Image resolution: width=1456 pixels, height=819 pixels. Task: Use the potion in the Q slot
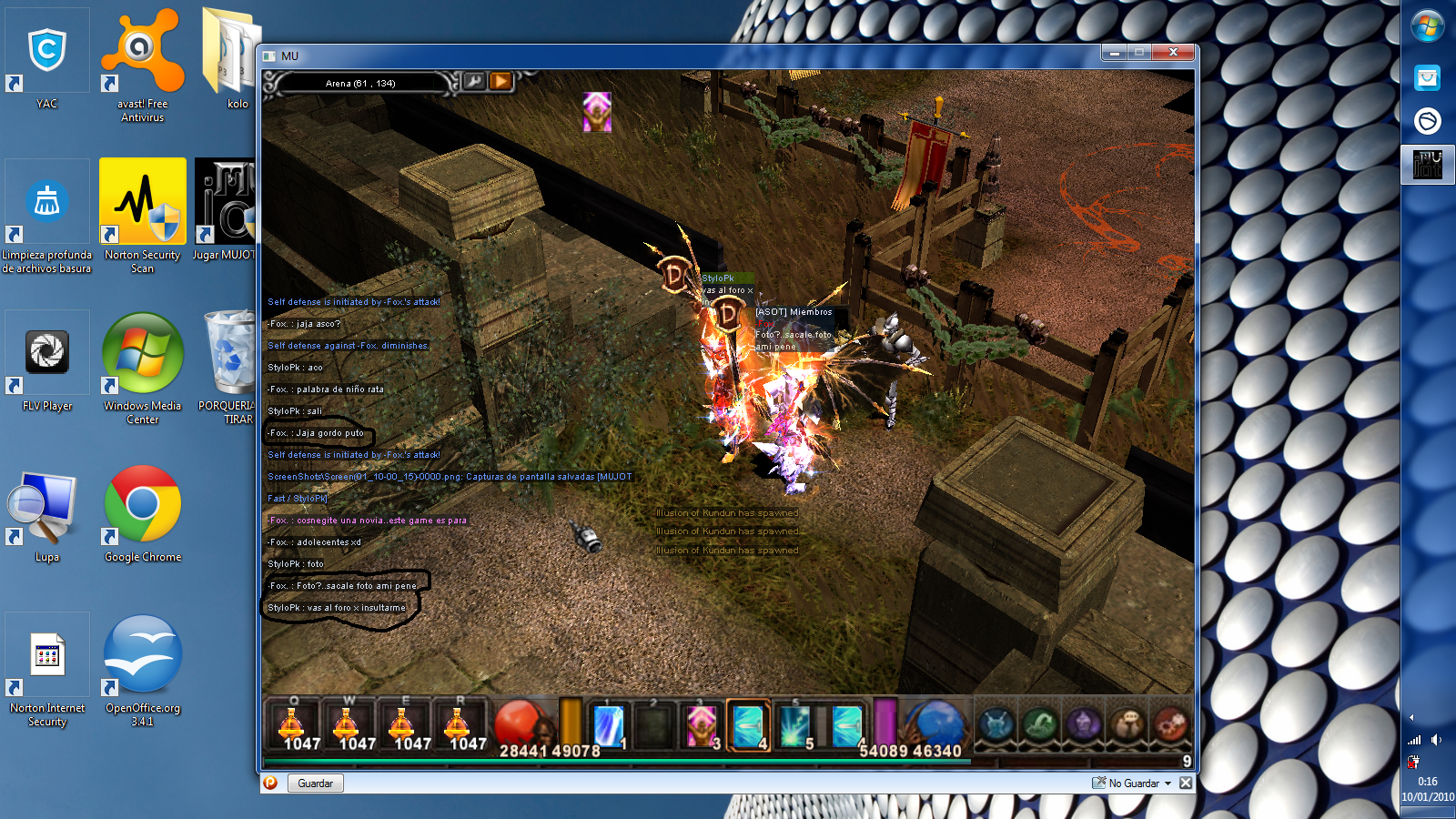click(293, 726)
